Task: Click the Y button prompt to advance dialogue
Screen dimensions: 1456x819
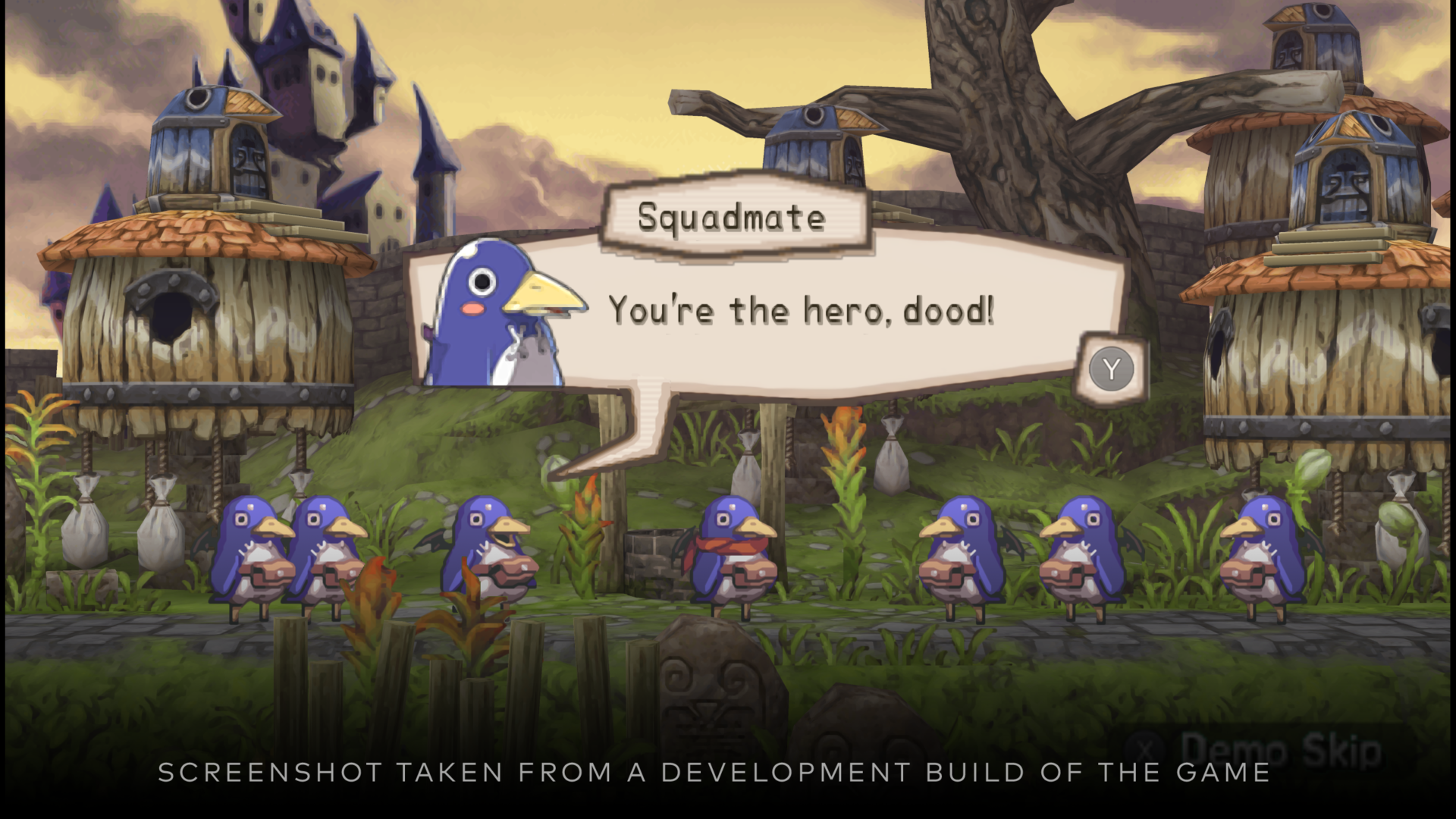Action: [1110, 369]
